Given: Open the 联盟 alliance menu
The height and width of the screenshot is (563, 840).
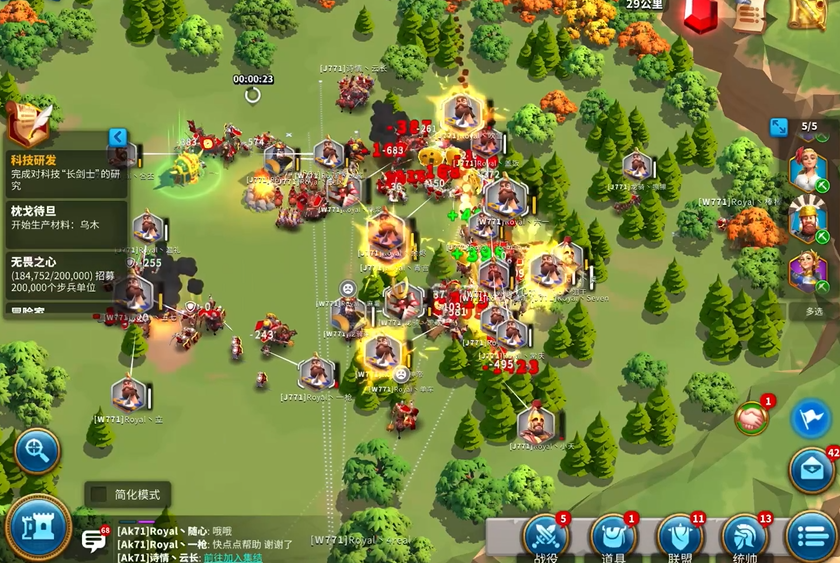Looking at the screenshot, I should click(680, 537).
